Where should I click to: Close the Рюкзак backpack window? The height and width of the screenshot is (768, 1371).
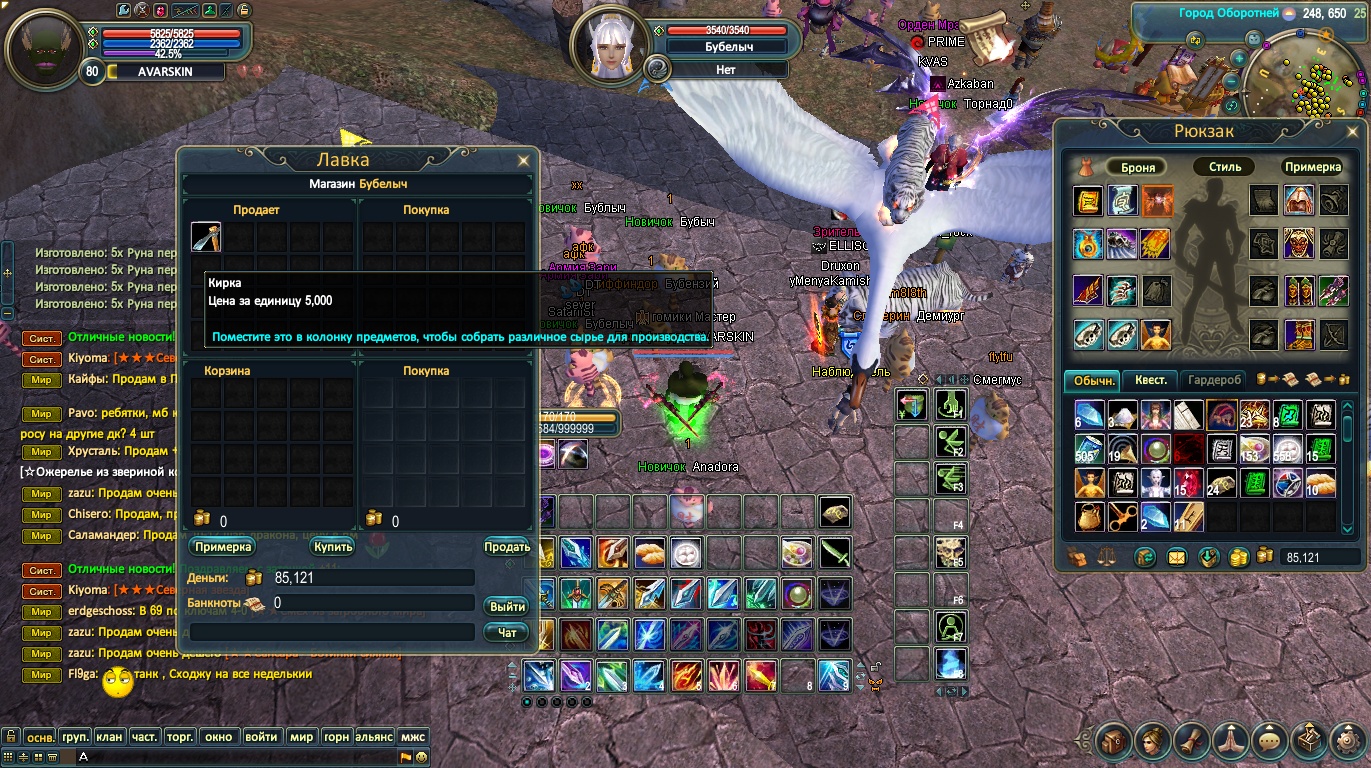(x=1353, y=130)
